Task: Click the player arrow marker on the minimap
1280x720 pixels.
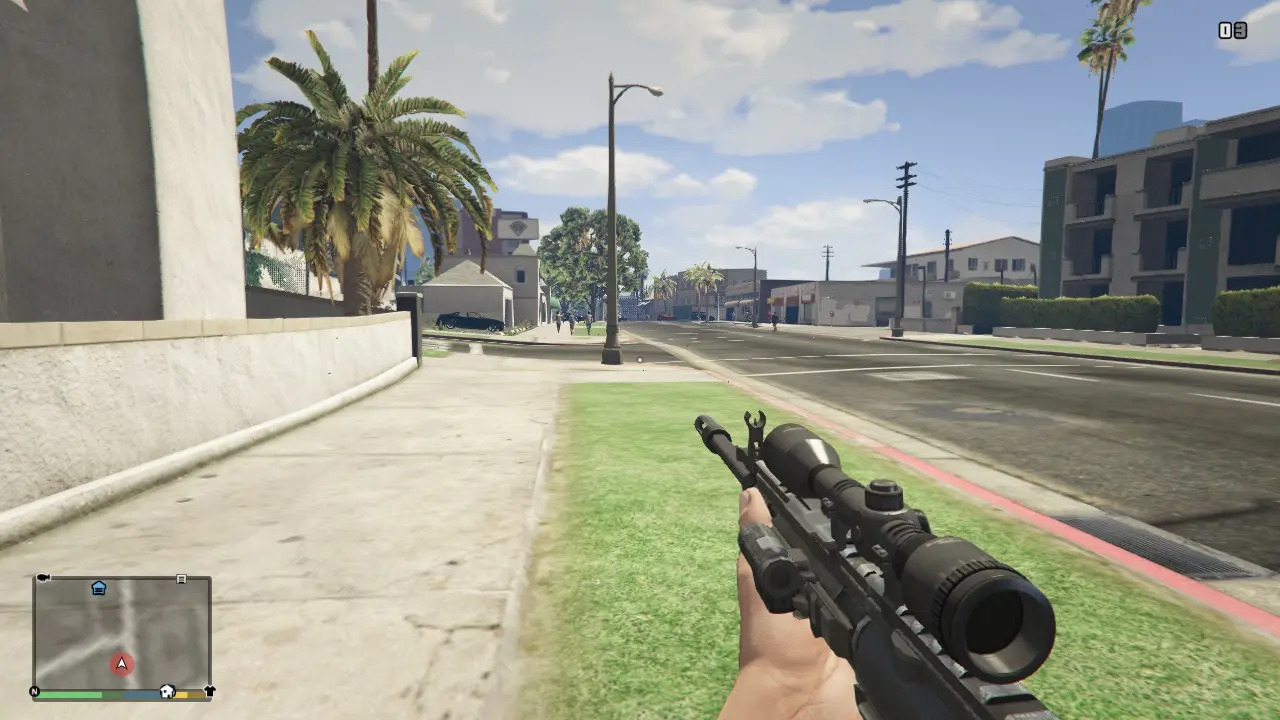Action: (x=122, y=664)
